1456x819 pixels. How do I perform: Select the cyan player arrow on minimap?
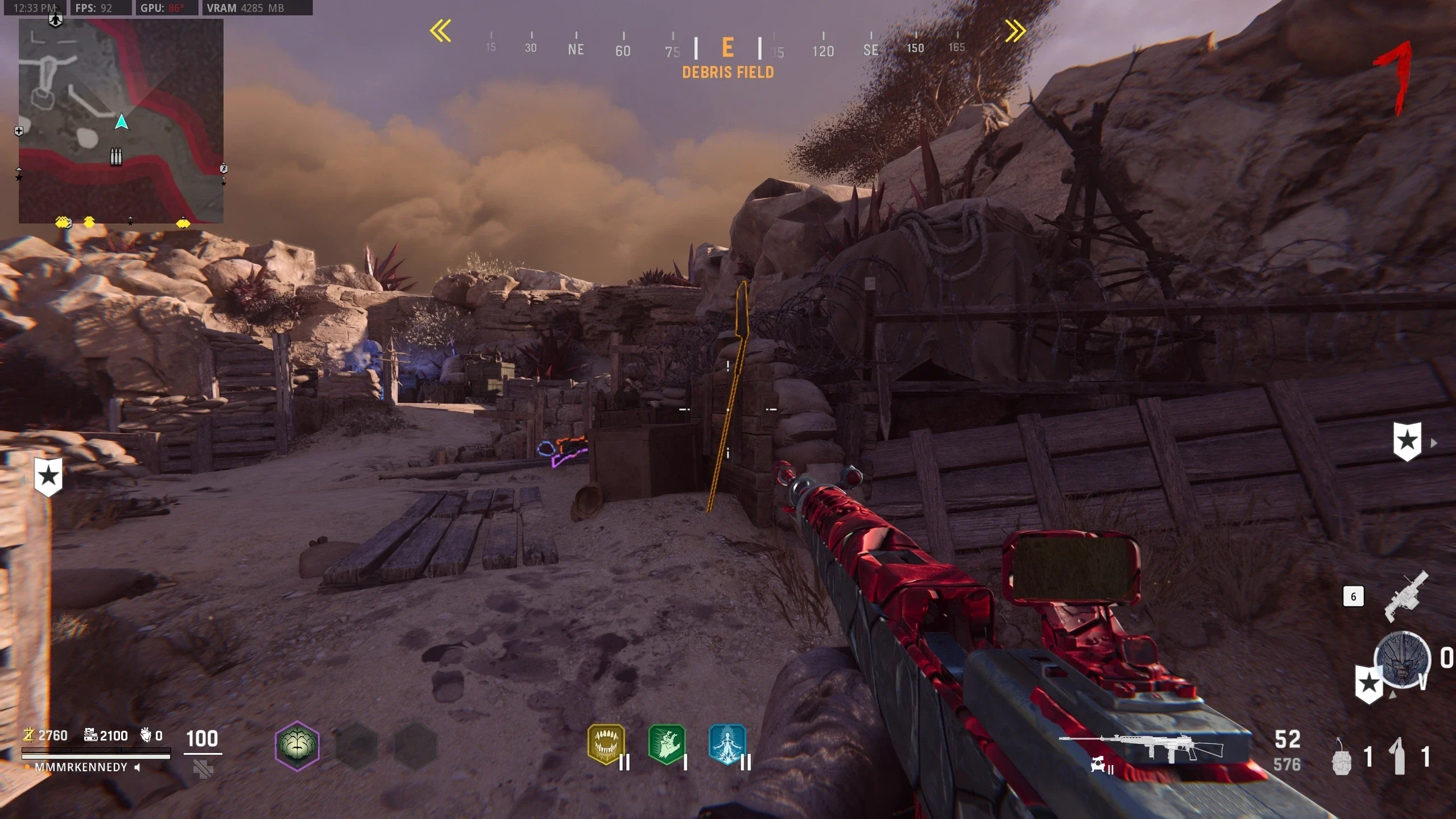(x=121, y=122)
